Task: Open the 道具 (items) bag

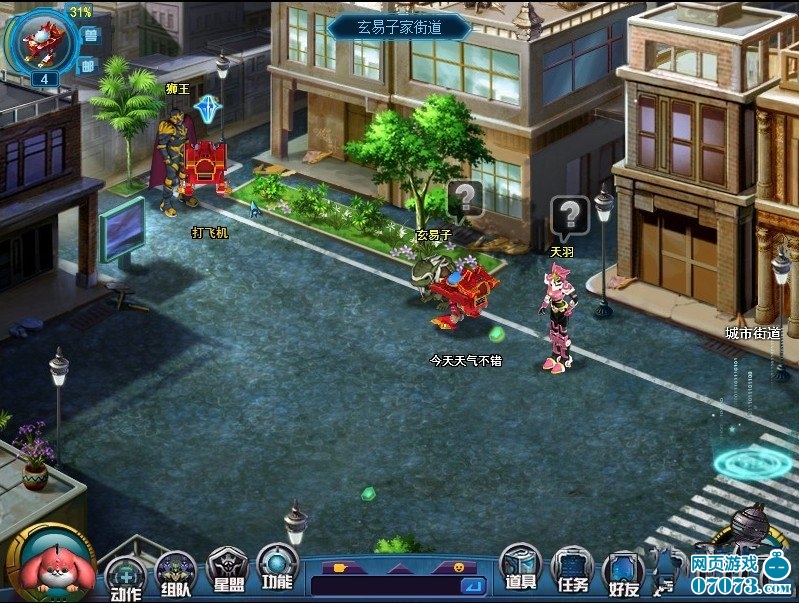Action: [x=520, y=567]
